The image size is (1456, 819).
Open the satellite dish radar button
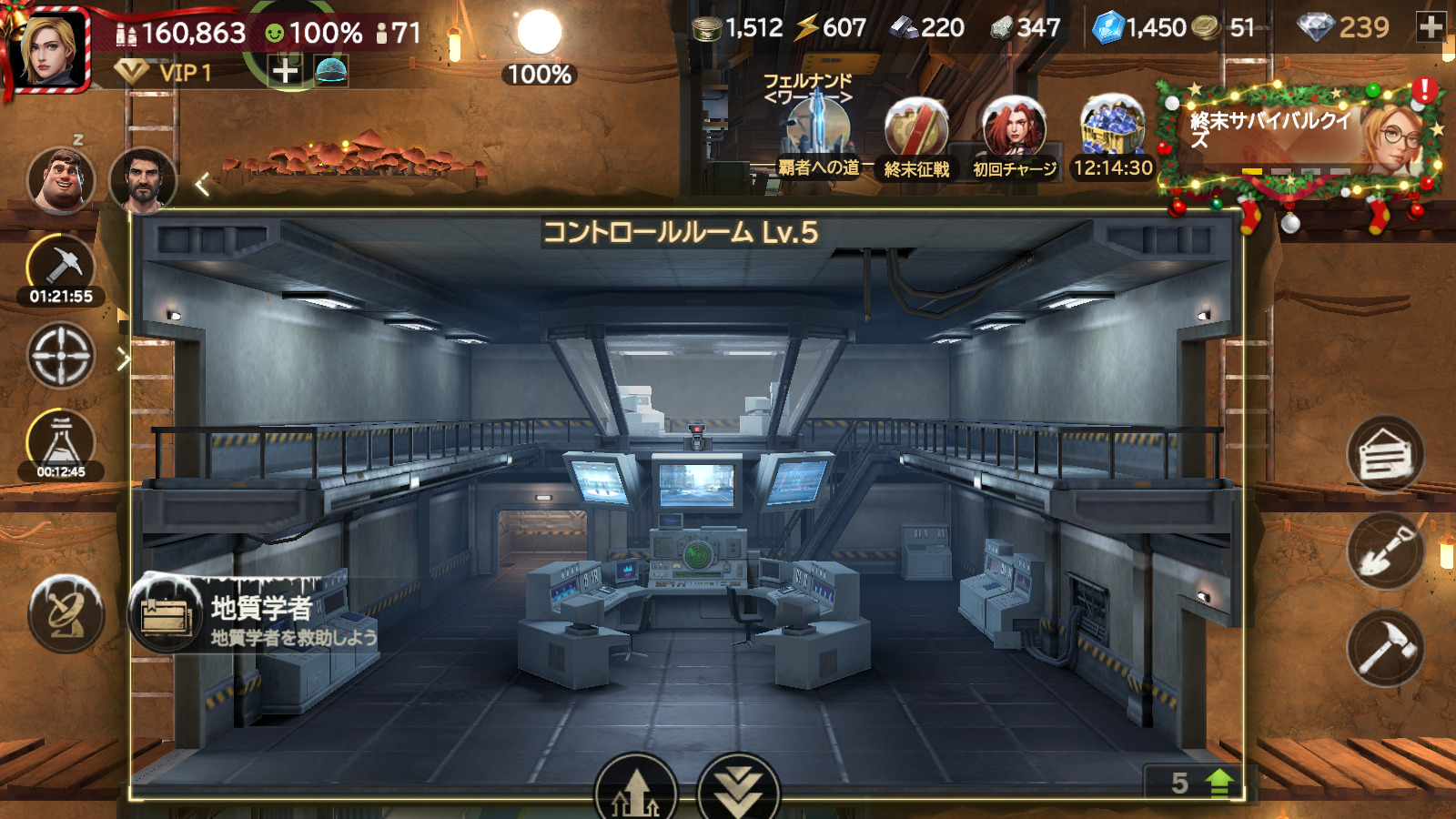66,614
